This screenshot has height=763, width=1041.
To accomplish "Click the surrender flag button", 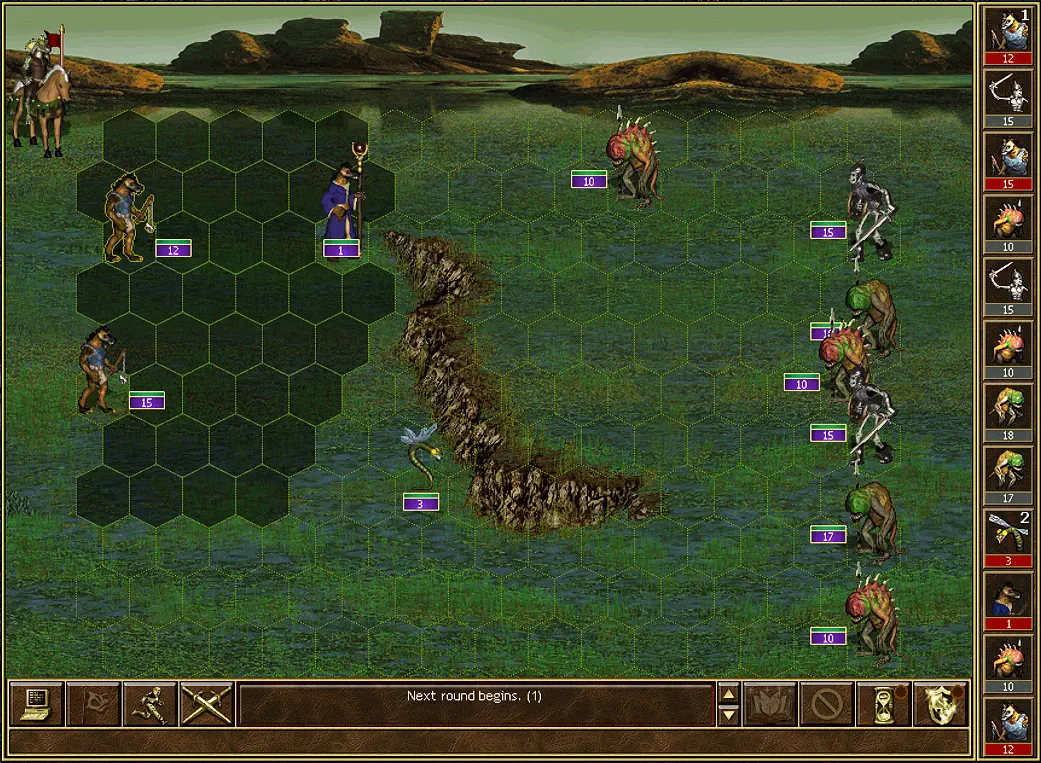I will point(93,704).
